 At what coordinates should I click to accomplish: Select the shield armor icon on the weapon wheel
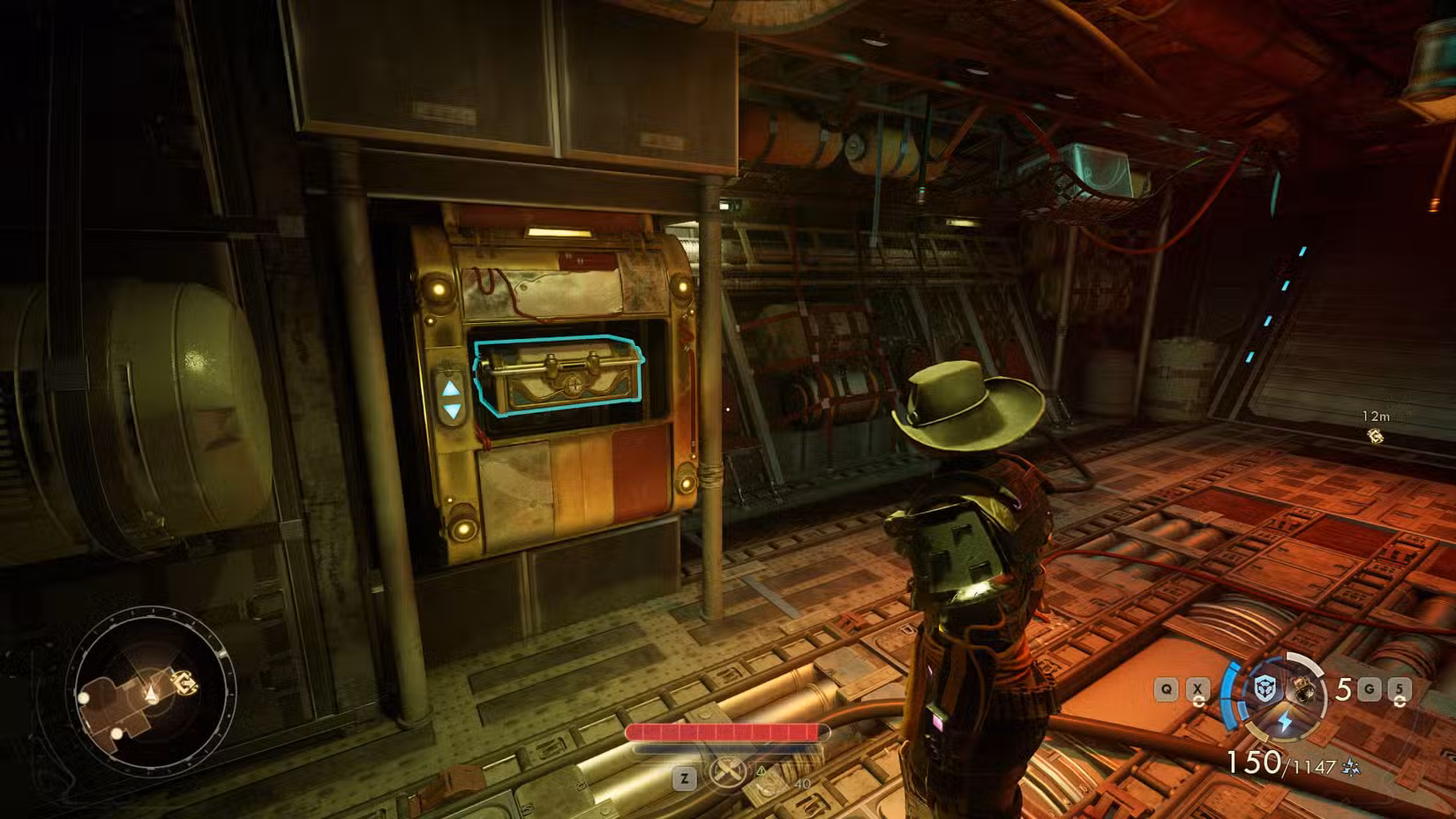pos(1265,689)
